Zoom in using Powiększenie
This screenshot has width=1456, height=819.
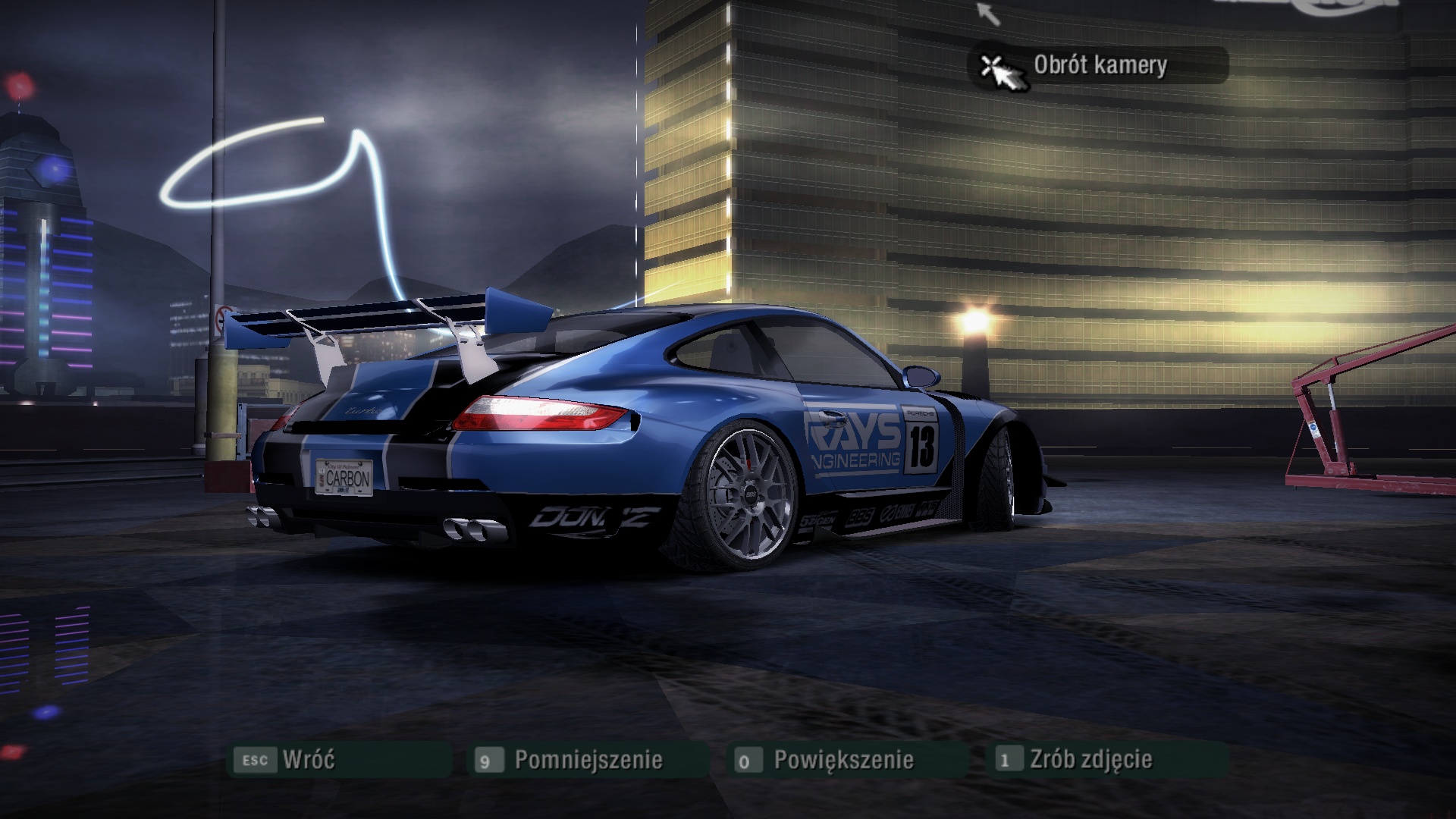[843, 760]
